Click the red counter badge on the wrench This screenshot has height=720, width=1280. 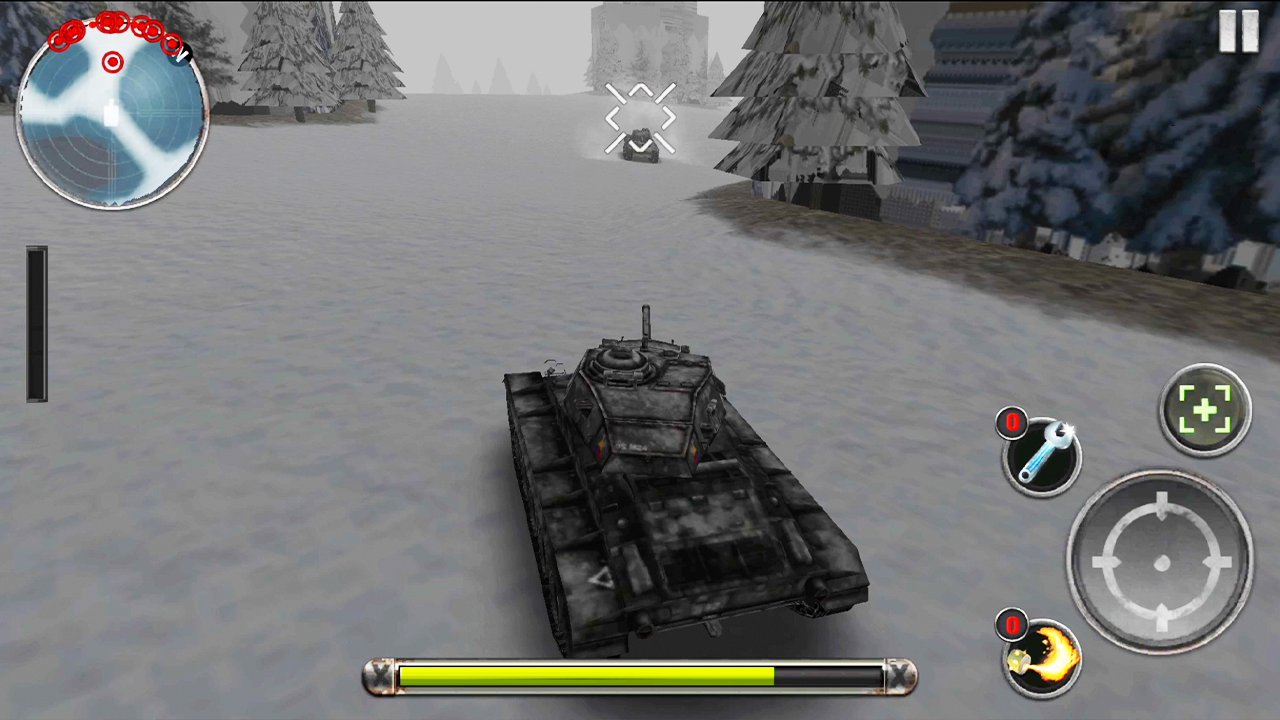(1012, 424)
